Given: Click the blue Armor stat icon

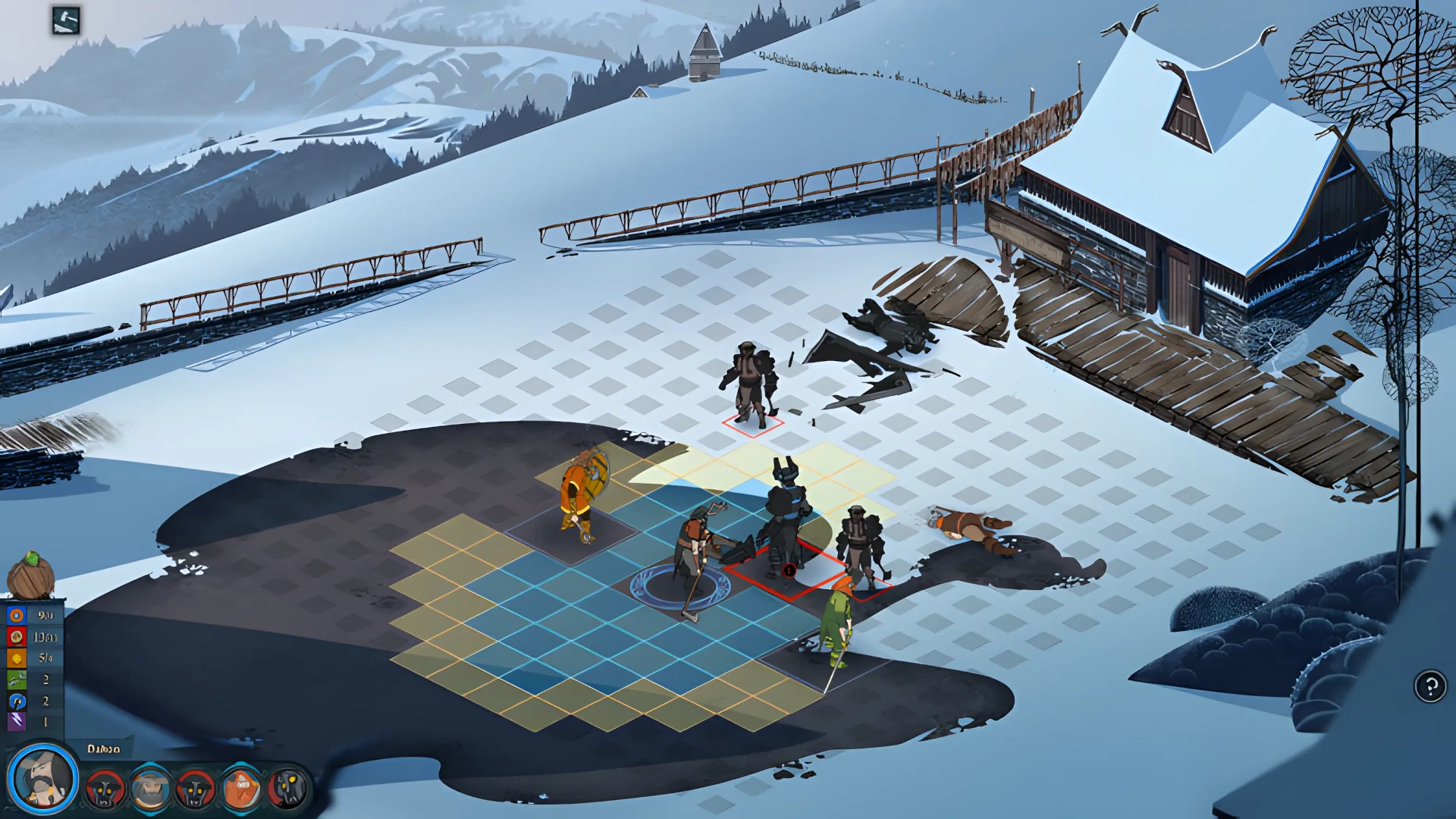Looking at the screenshot, I should tap(16, 615).
